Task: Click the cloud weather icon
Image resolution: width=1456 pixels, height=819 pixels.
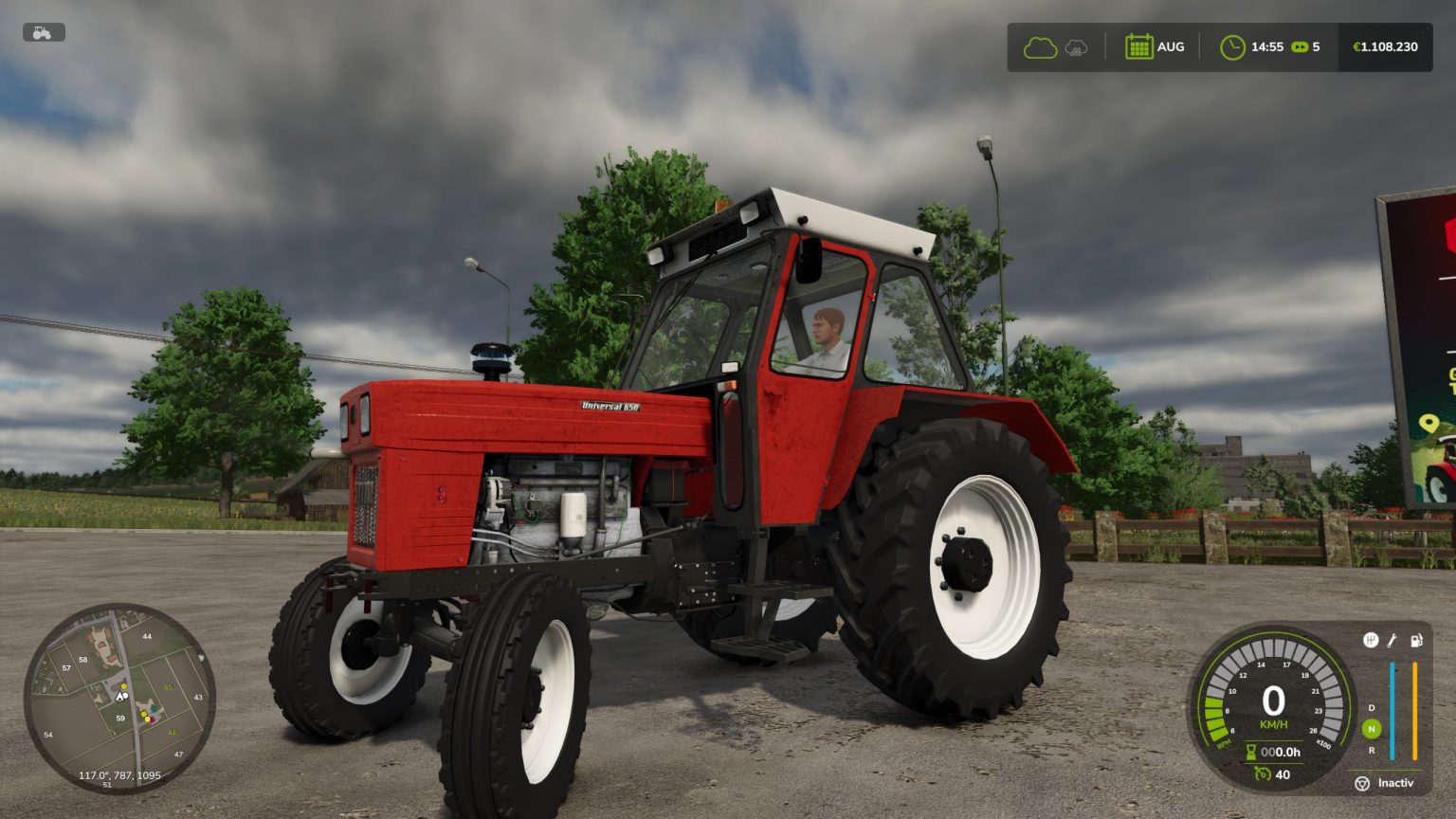Action: tap(1040, 47)
